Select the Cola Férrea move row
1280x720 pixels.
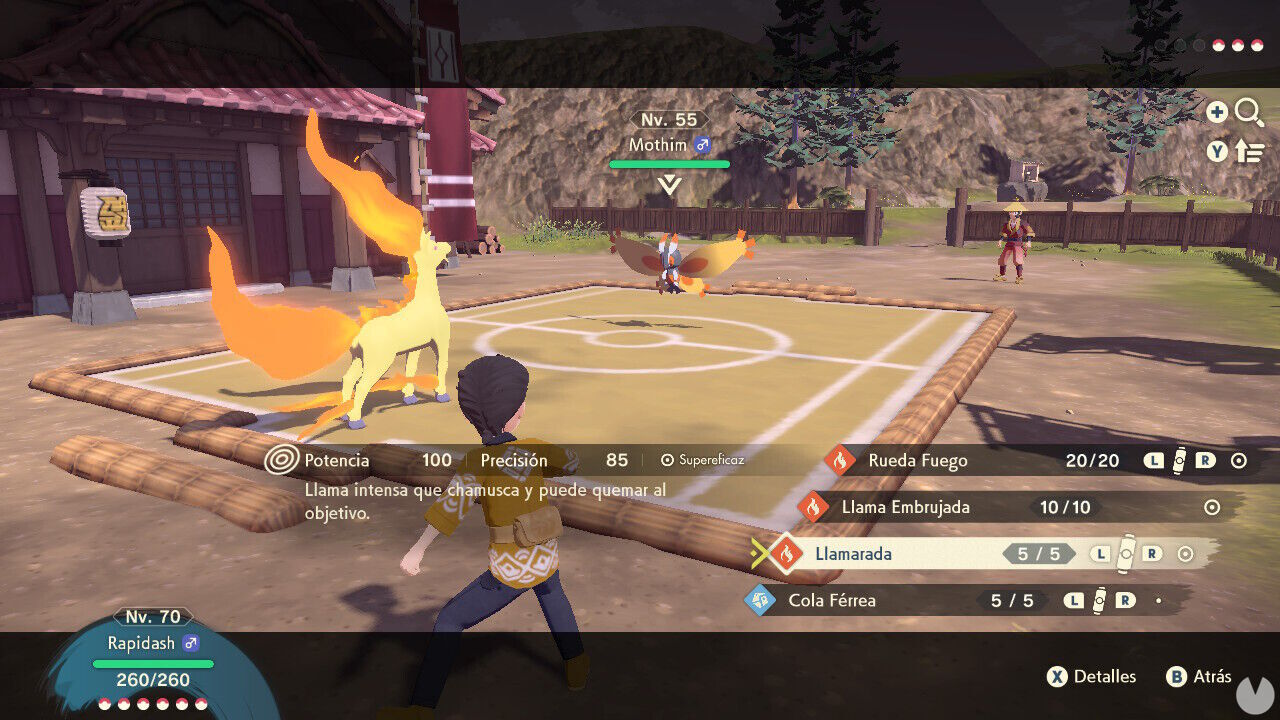[880, 600]
